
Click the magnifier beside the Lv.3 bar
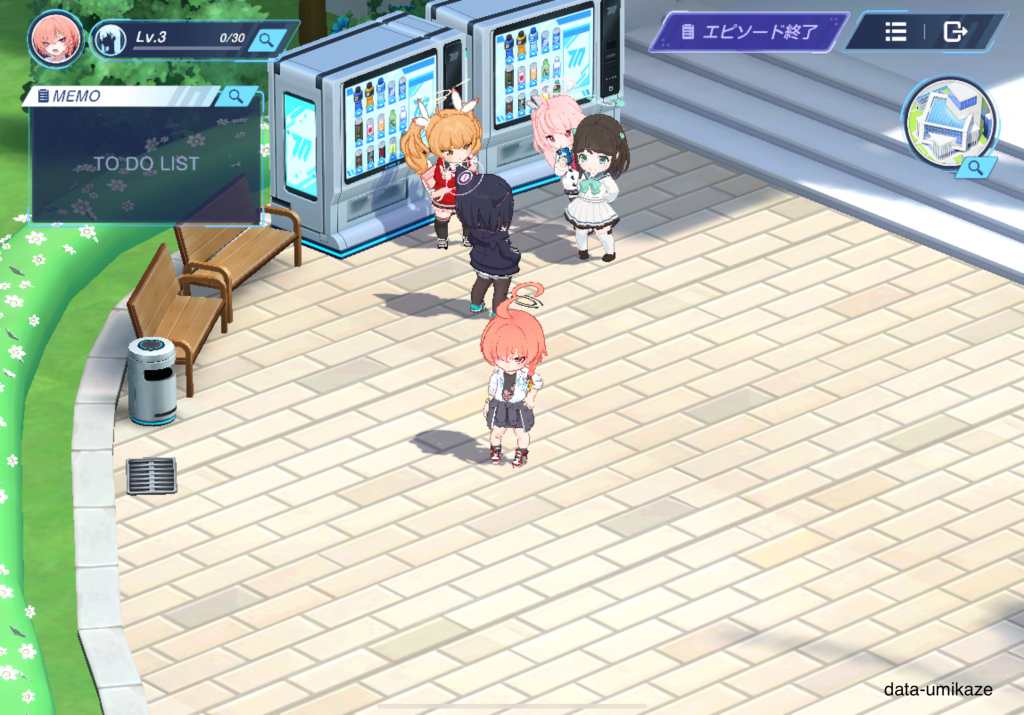pyautogui.click(x=266, y=40)
